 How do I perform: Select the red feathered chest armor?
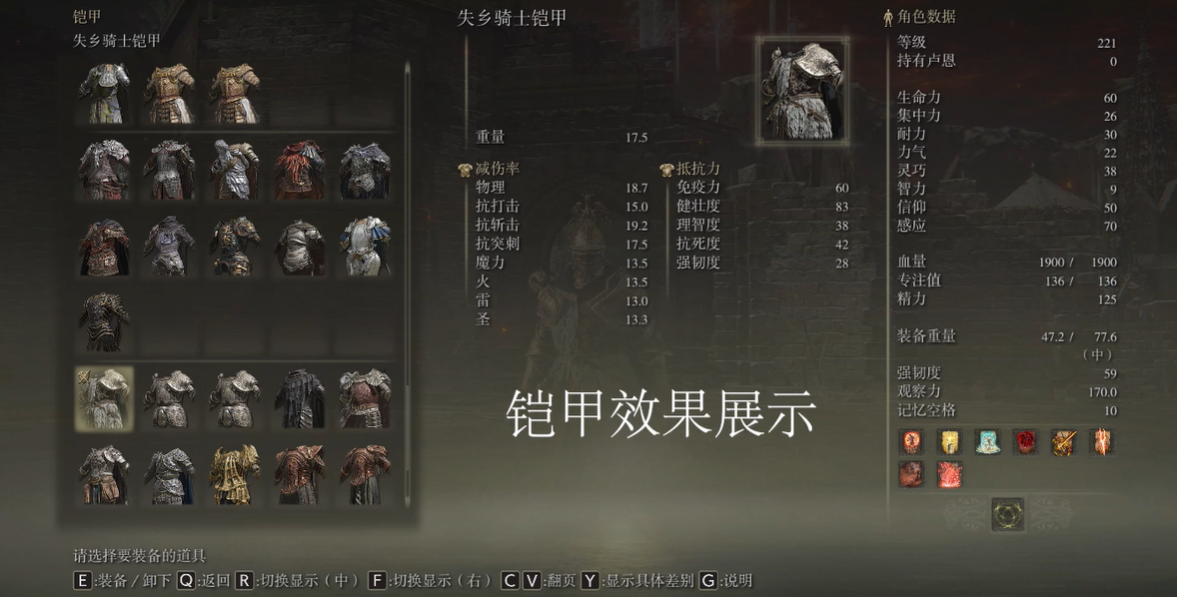pos(300,170)
